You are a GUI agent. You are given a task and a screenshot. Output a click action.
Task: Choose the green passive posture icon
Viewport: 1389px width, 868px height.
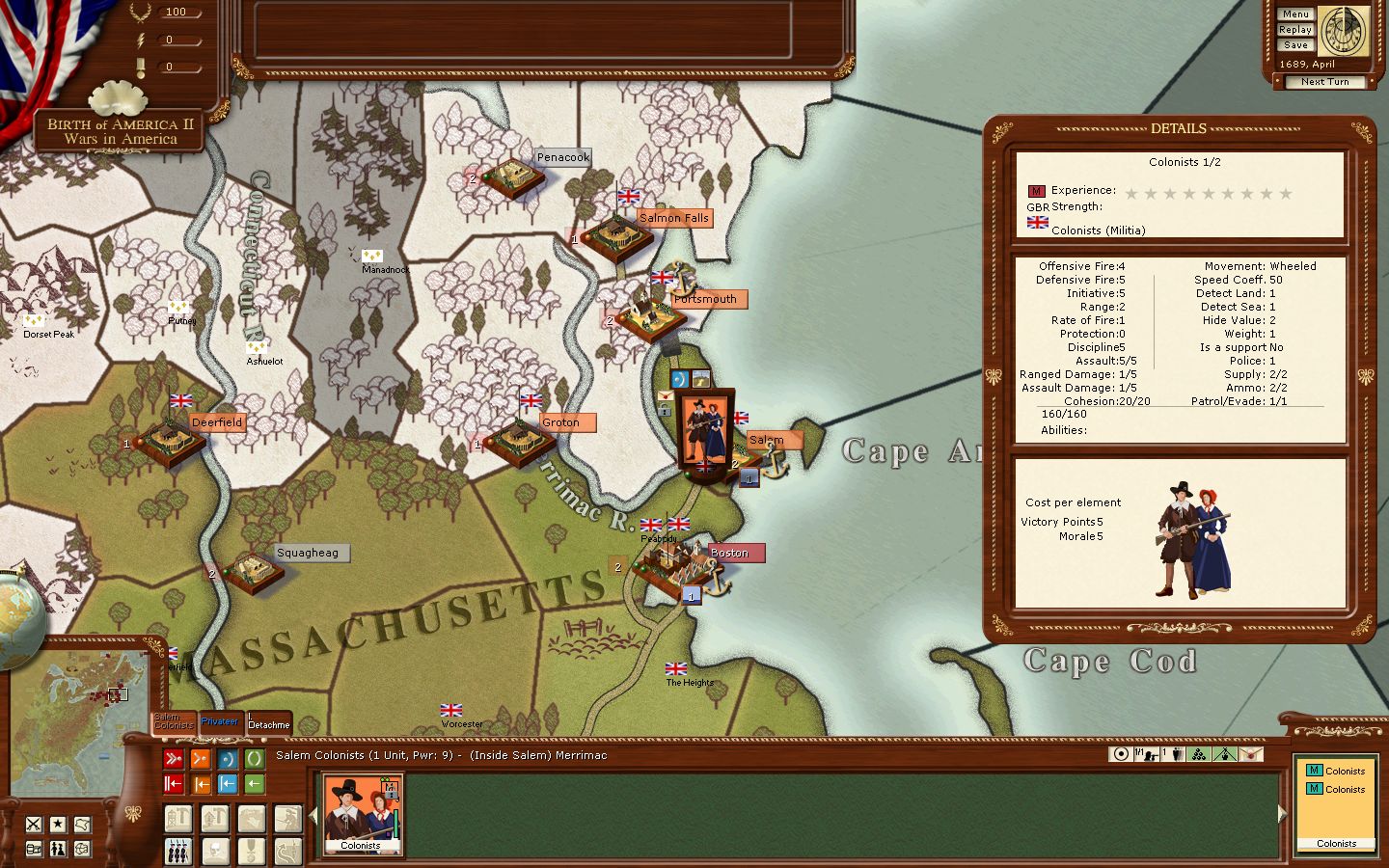tap(255, 759)
